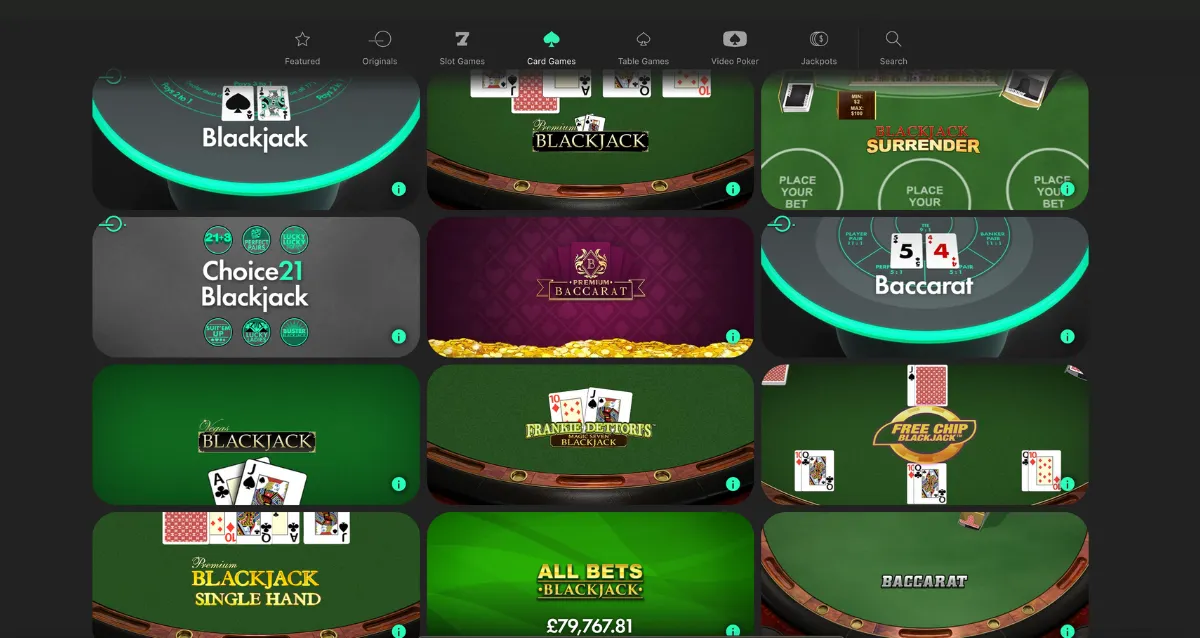View info for Premium Baccarat
The width and height of the screenshot is (1200, 638).
tap(733, 337)
